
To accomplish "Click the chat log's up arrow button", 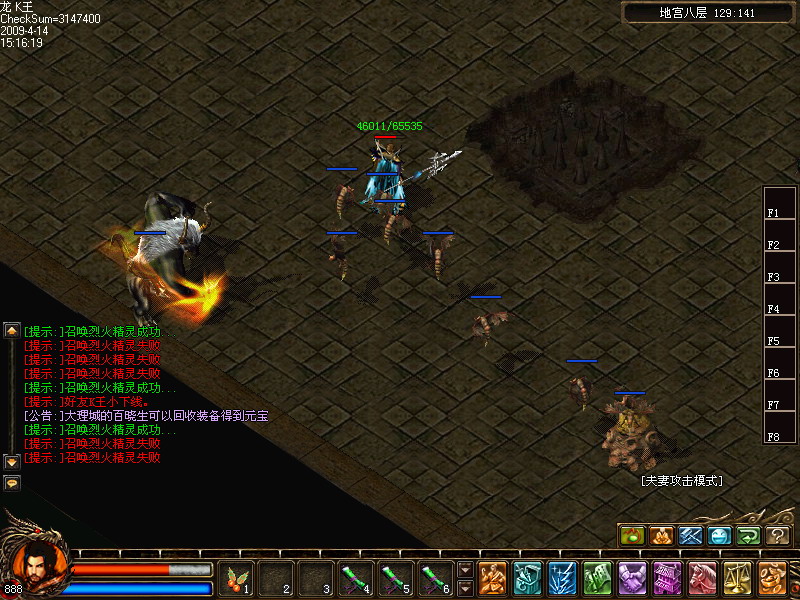I will coord(12,330).
